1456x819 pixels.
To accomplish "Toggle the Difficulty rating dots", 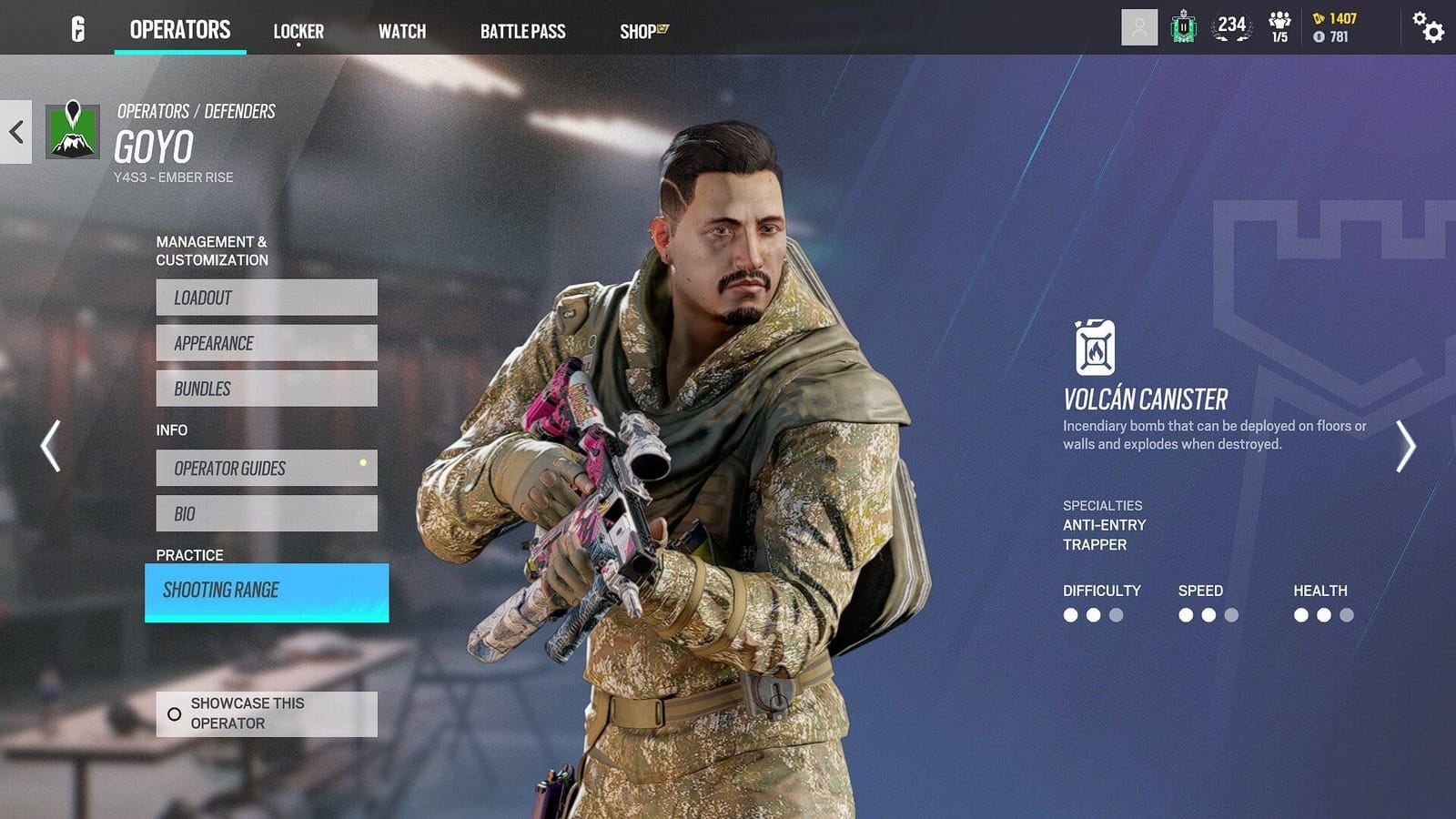I will tap(1090, 614).
